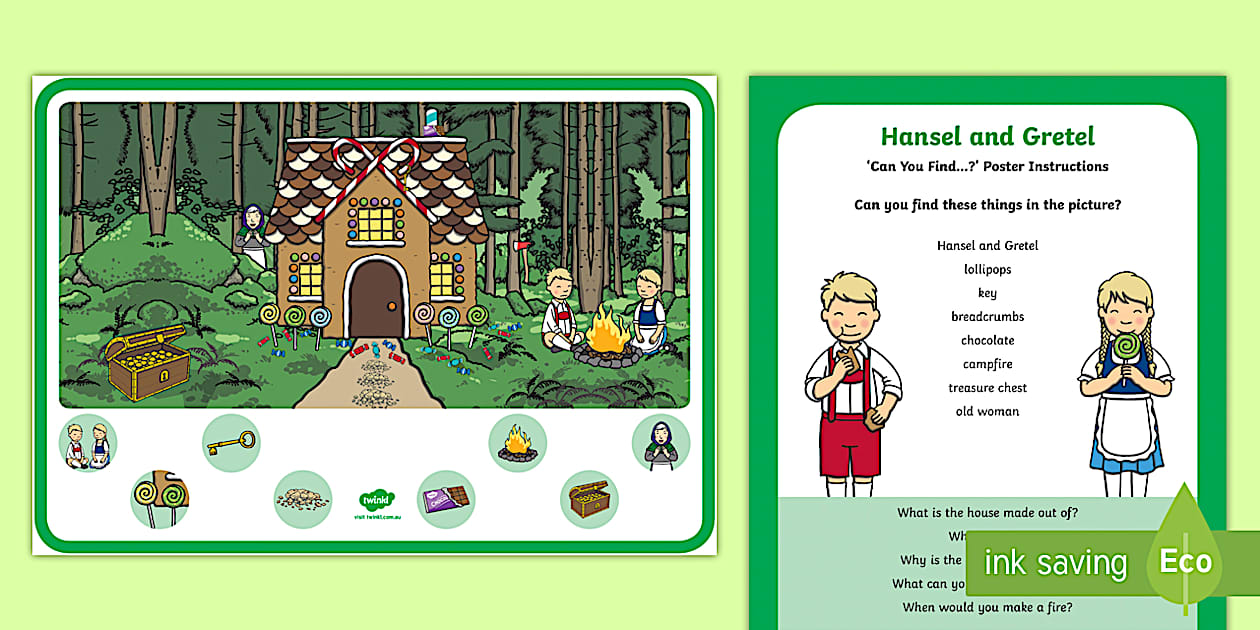The height and width of the screenshot is (630, 1260).
Task: Select the old woman circle icon
Action: click(x=661, y=443)
